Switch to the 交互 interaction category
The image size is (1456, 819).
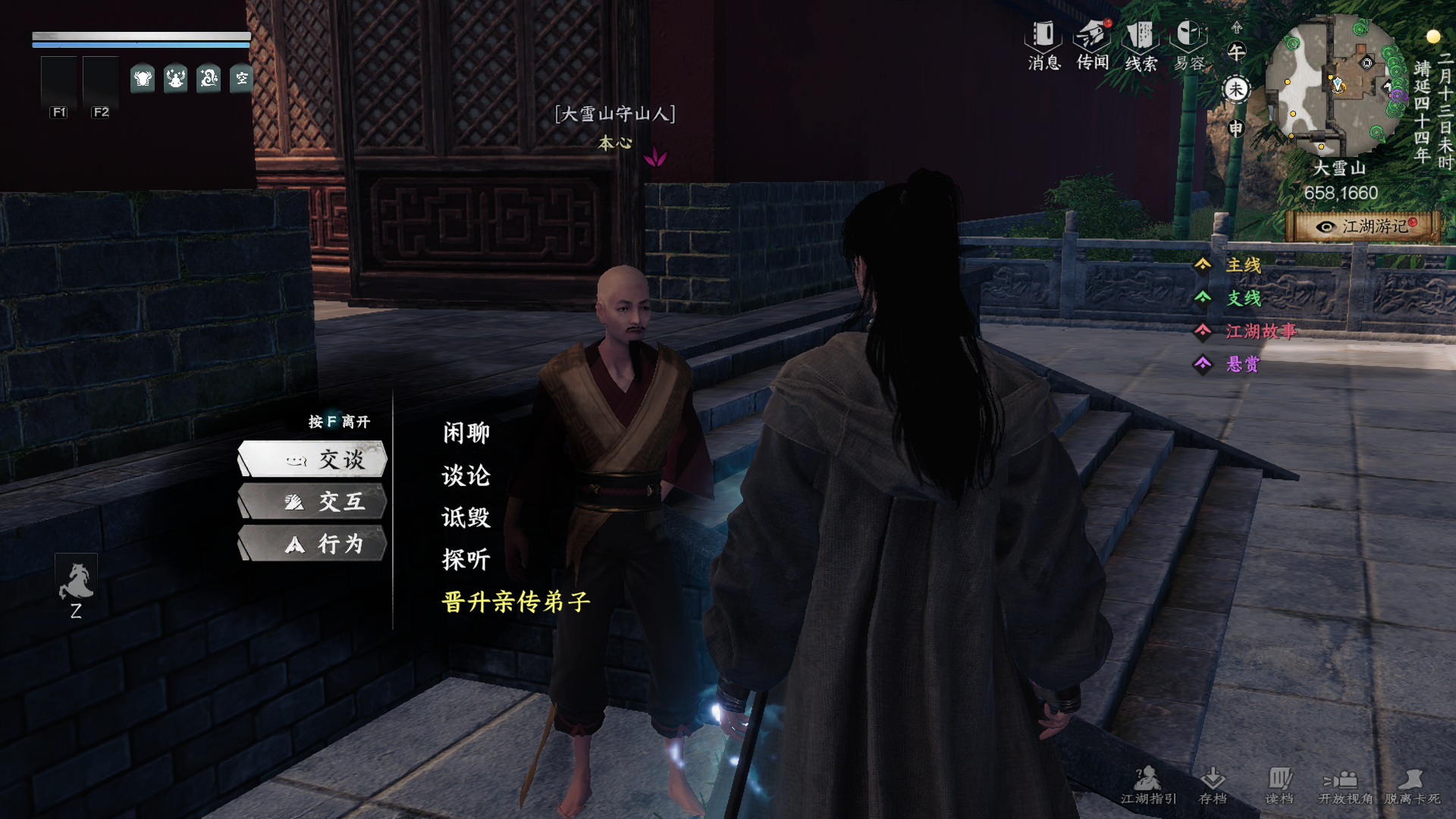coord(312,501)
